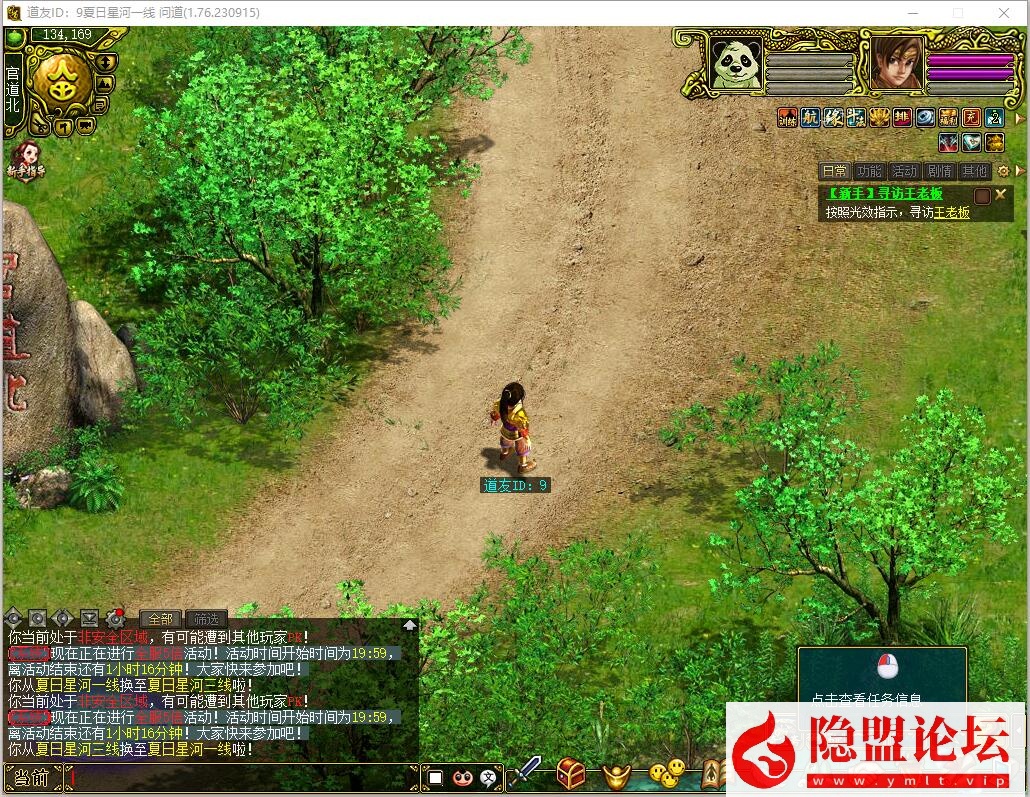Switch to the 其他 tab
The height and width of the screenshot is (797, 1030).
pyautogui.click(x=974, y=171)
